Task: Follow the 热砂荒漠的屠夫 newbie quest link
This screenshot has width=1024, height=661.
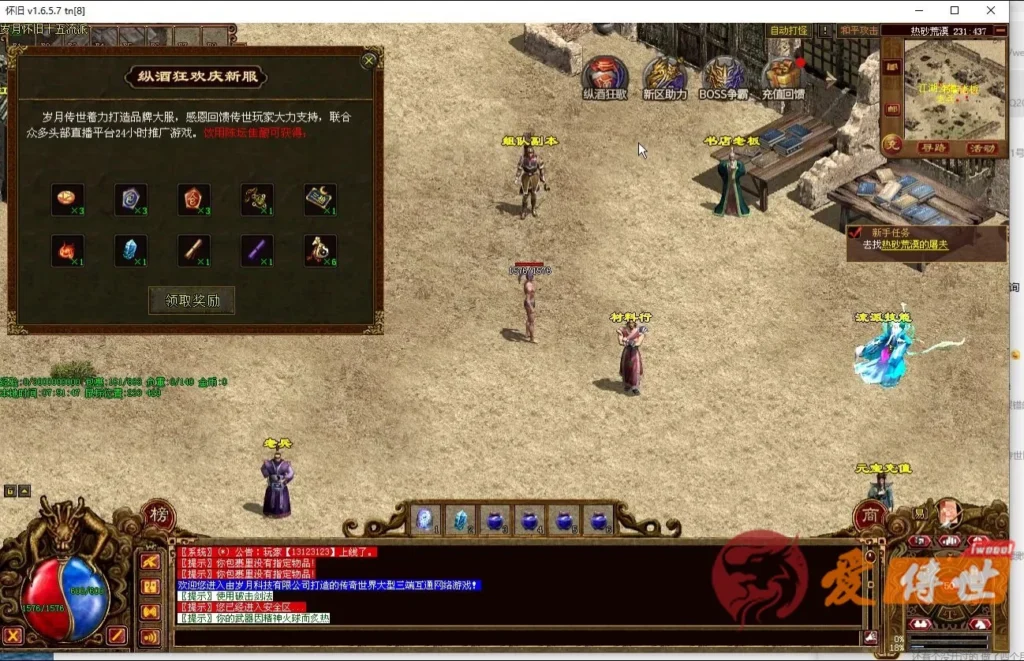Action: point(911,245)
